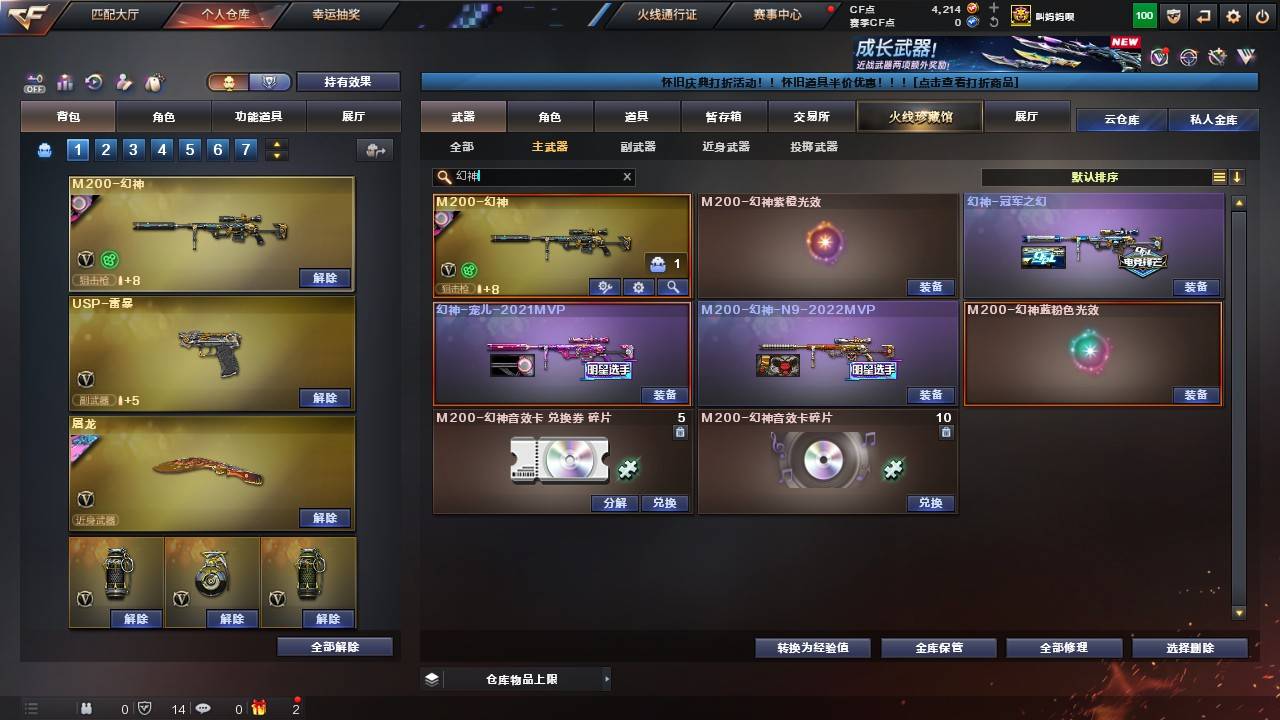Image resolution: width=1280 pixels, height=720 pixels.
Task: Clear the 幻神 search using the X icon
Action: (x=627, y=177)
